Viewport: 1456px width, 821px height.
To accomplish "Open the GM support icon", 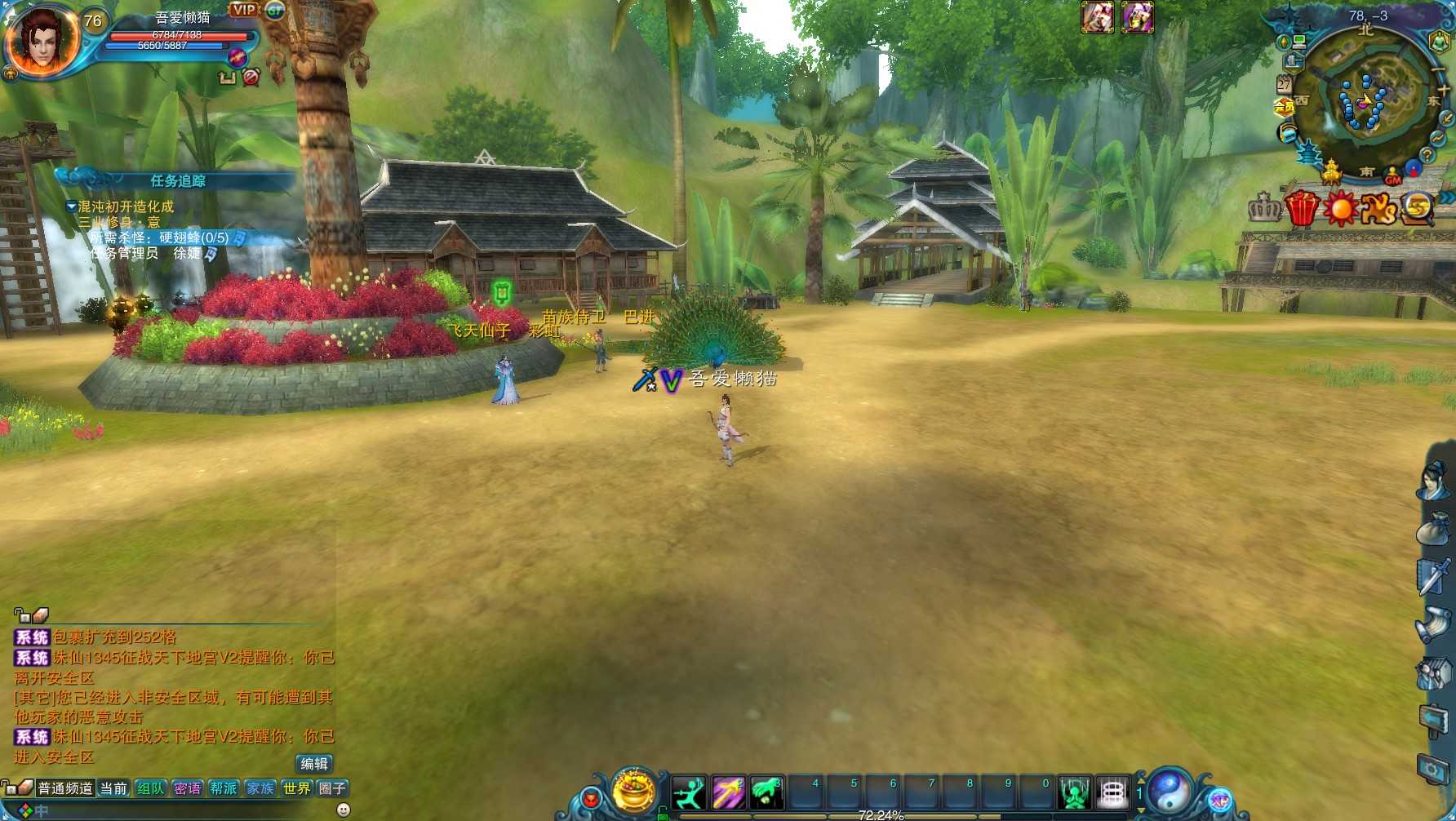I will click(x=1393, y=175).
